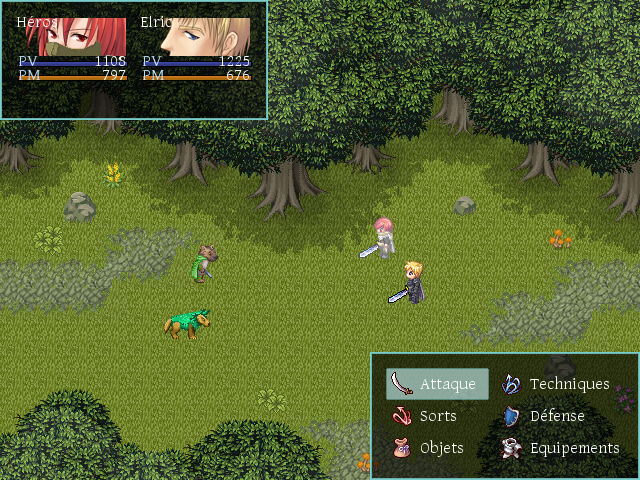Open the Objets item list
Viewport: 640px width, 480px height.
tap(430, 448)
